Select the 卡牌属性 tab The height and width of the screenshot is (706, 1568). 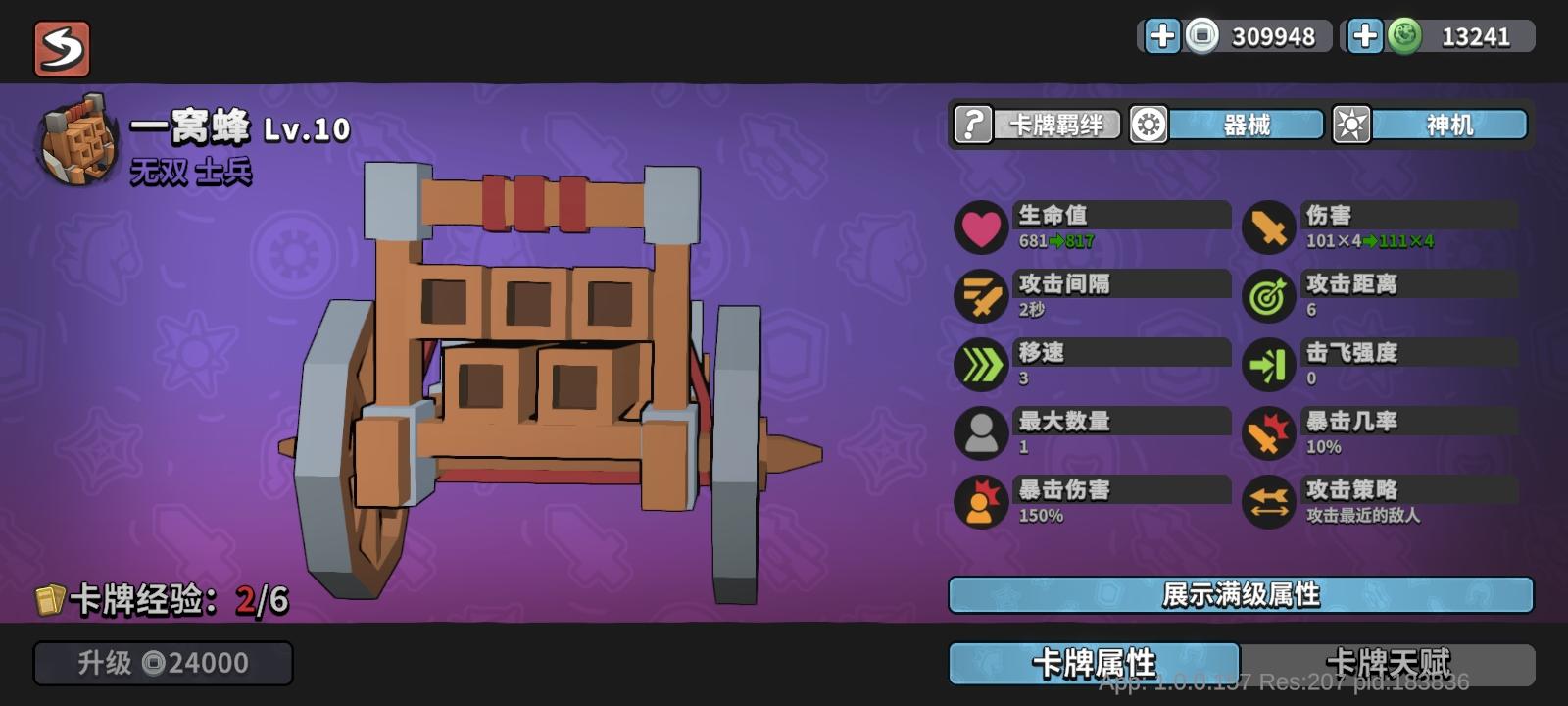pos(1093,662)
